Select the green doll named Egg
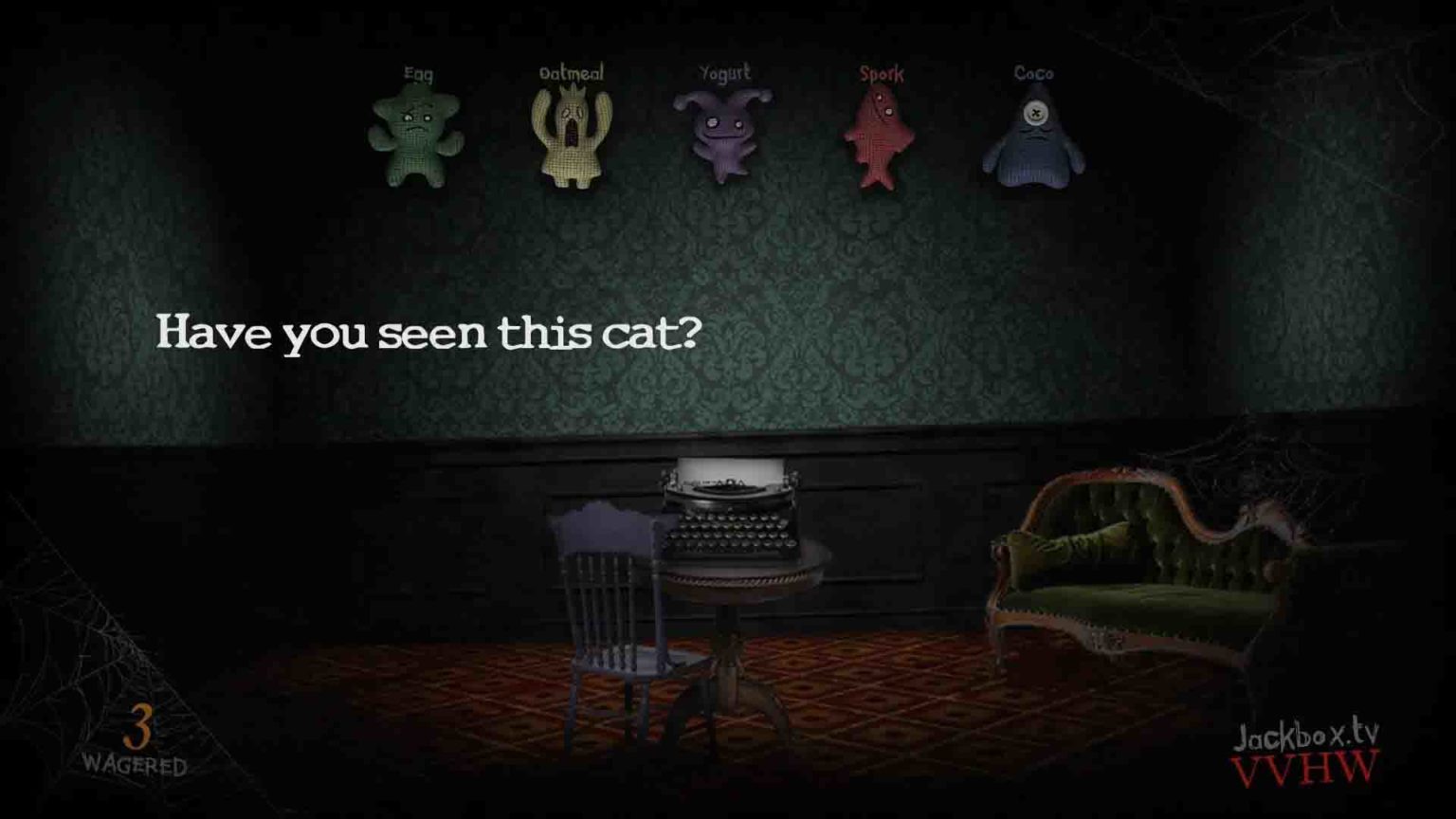The height and width of the screenshot is (819, 1456). click(x=417, y=133)
